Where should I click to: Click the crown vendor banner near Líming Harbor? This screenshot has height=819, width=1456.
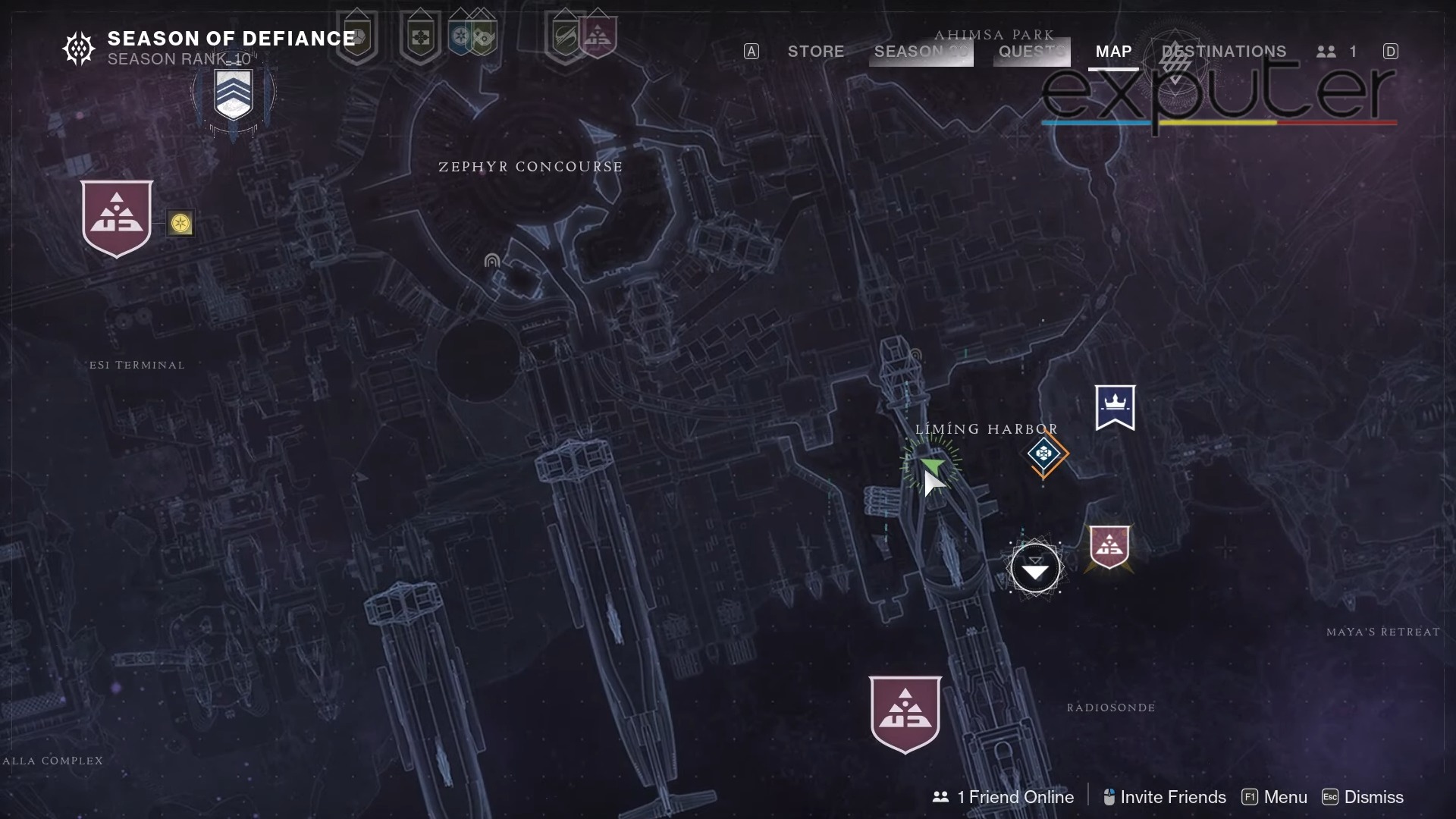[1114, 408]
